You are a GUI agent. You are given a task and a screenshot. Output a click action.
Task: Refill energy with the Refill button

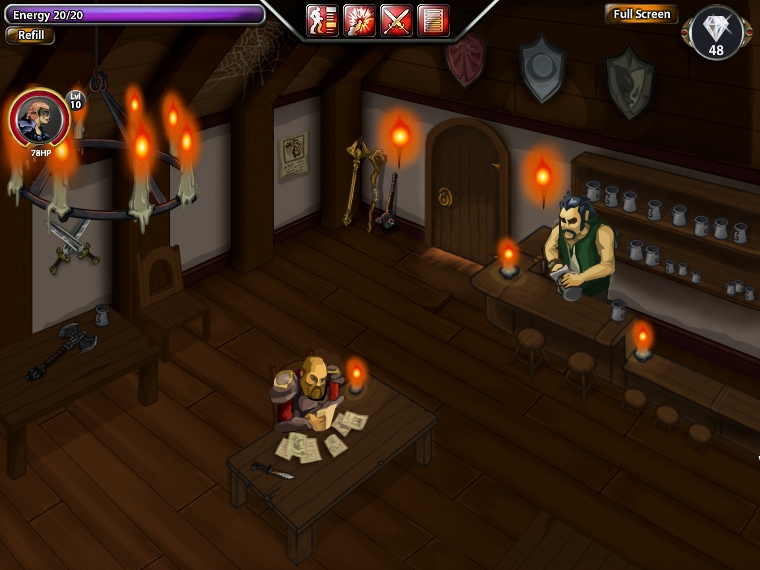[30, 36]
